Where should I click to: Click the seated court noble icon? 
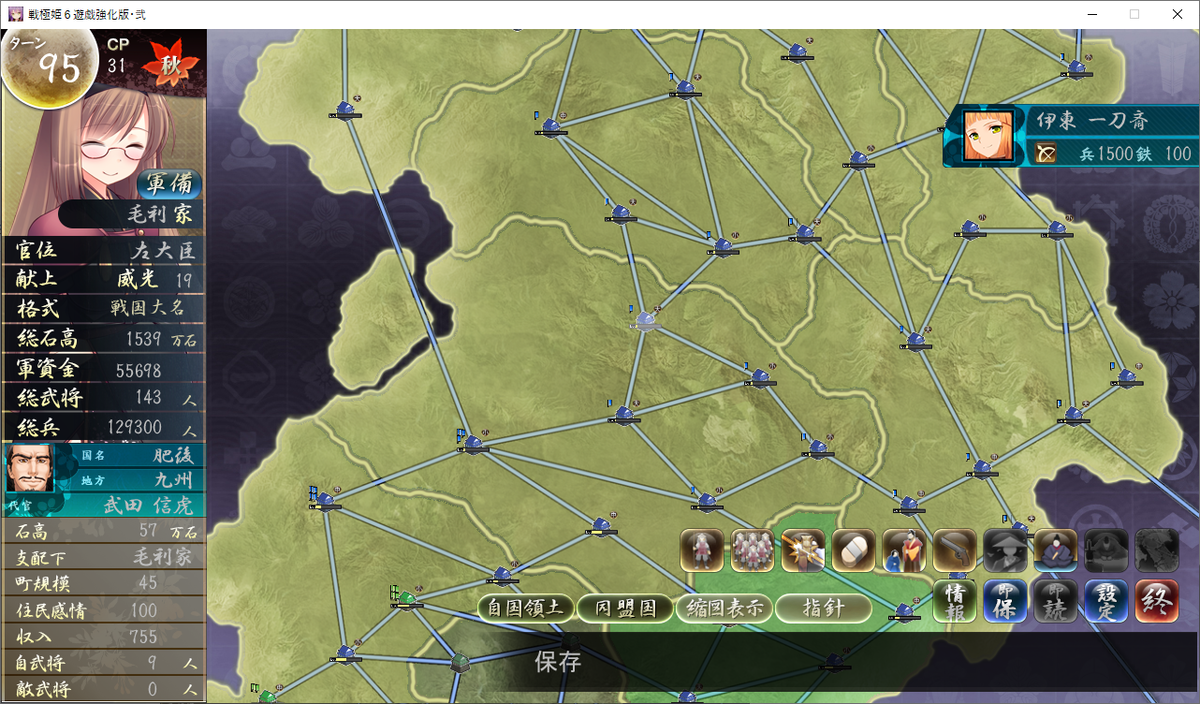[1055, 550]
